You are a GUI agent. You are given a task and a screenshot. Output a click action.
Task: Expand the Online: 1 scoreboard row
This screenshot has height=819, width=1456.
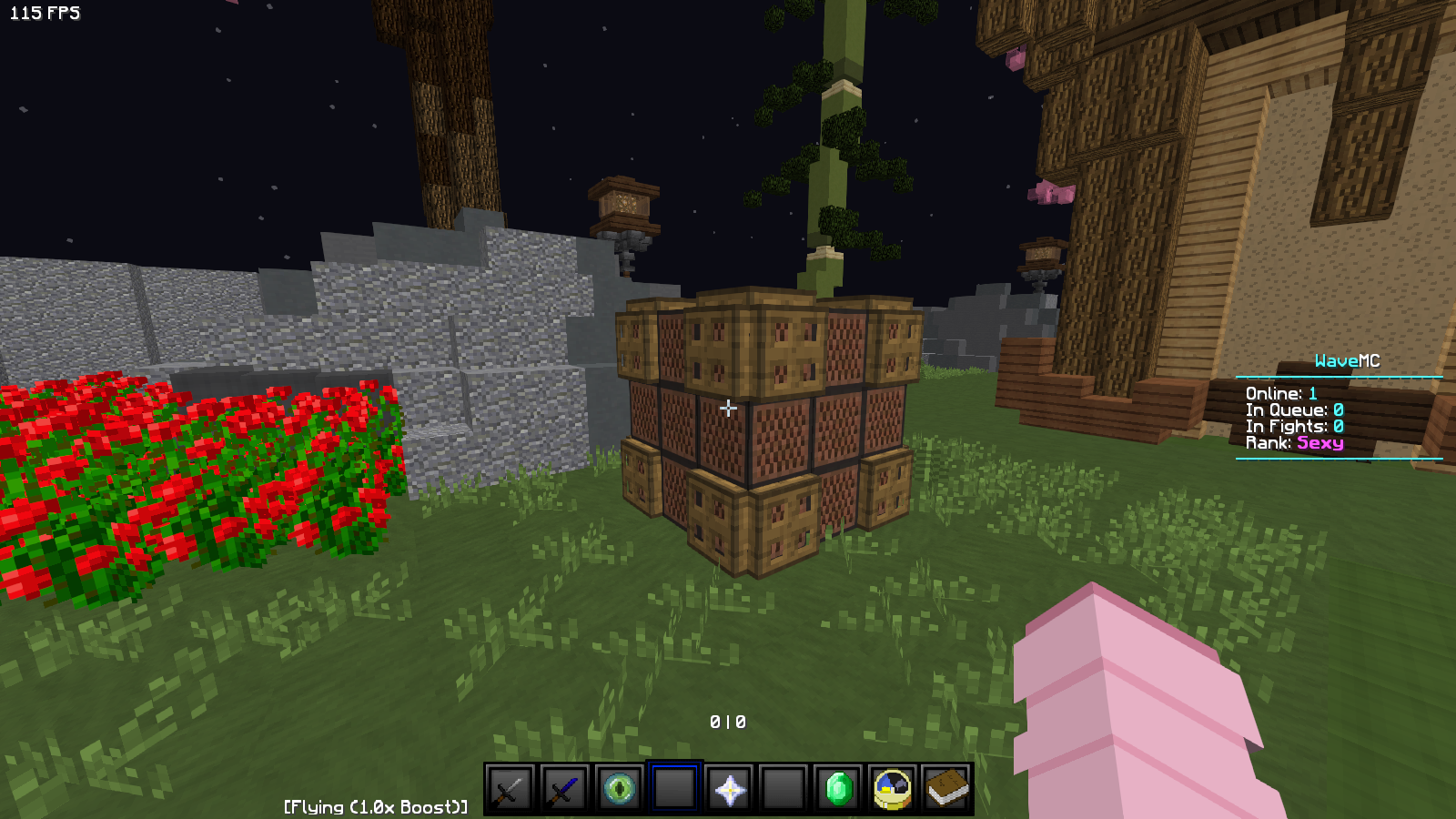click(1281, 393)
